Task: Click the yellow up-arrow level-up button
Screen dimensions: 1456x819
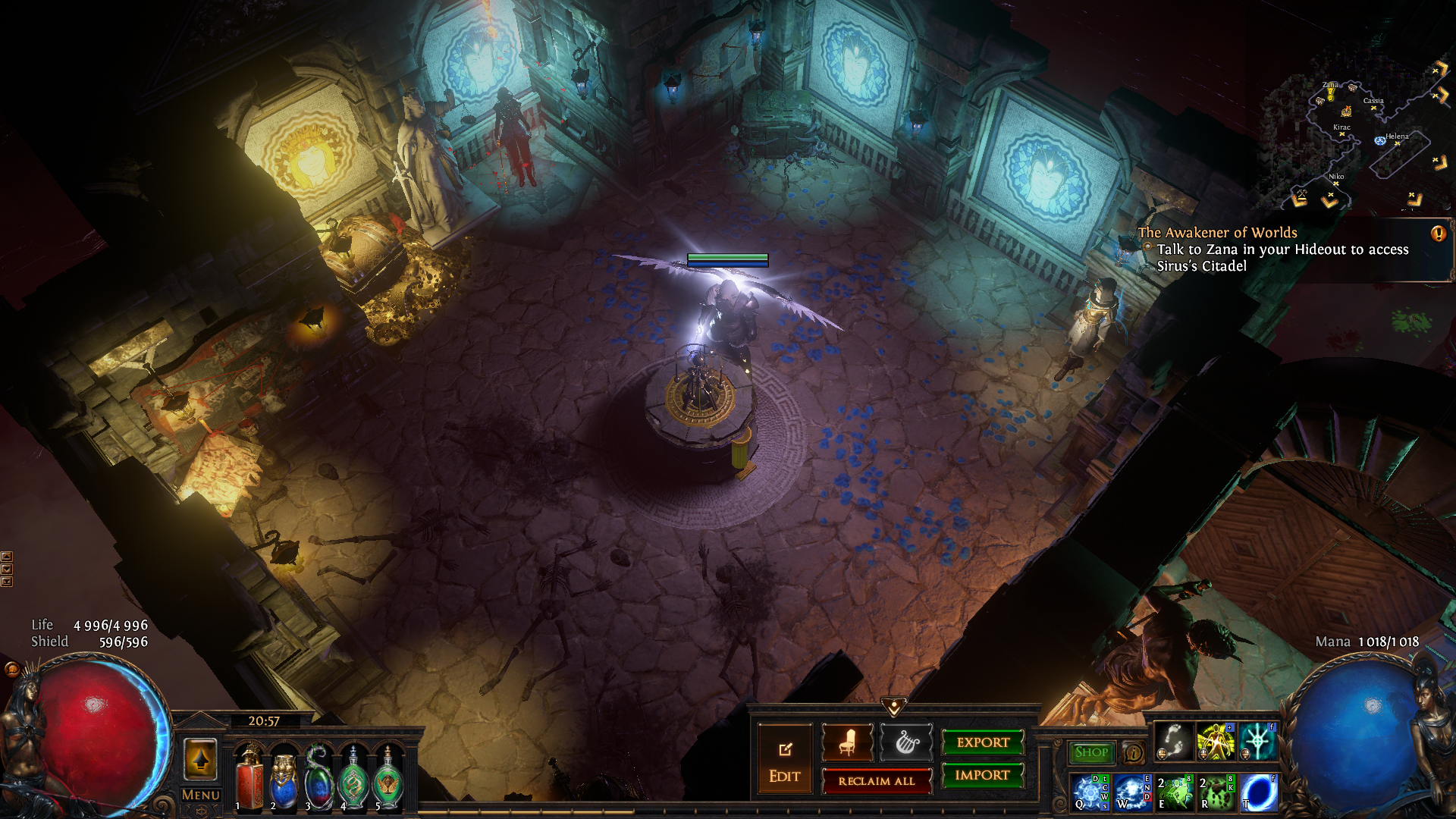Action: tap(200, 758)
